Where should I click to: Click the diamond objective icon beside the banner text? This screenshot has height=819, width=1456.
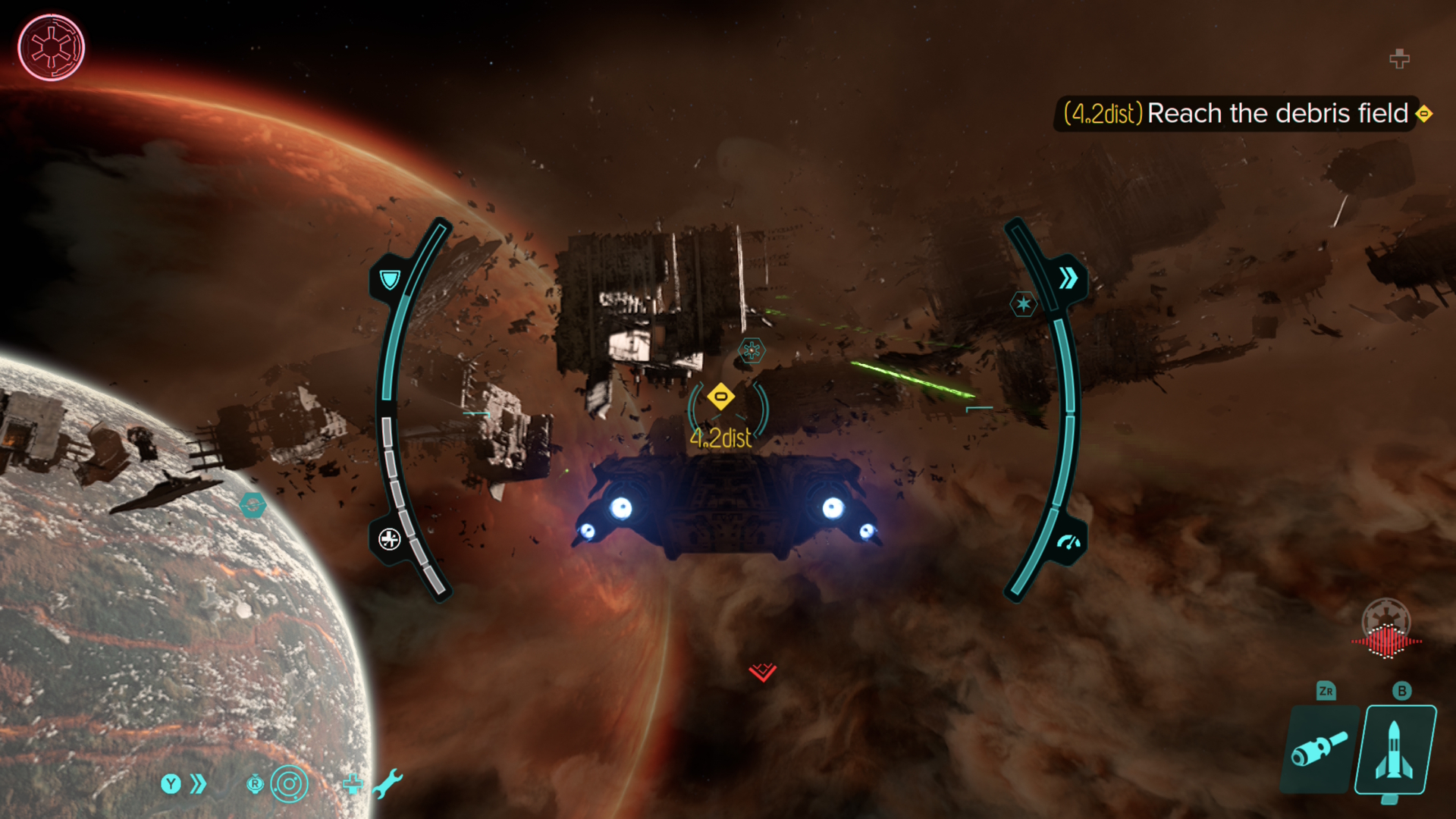pyautogui.click(x=1425, y=114)
